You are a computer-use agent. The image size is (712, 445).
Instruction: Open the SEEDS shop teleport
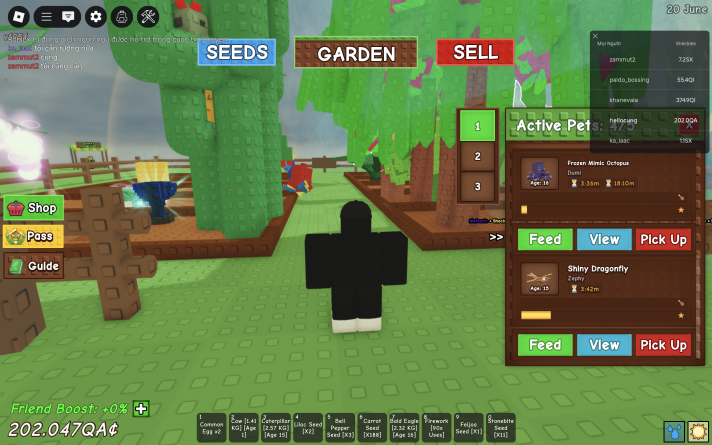[x=236, y=52]
